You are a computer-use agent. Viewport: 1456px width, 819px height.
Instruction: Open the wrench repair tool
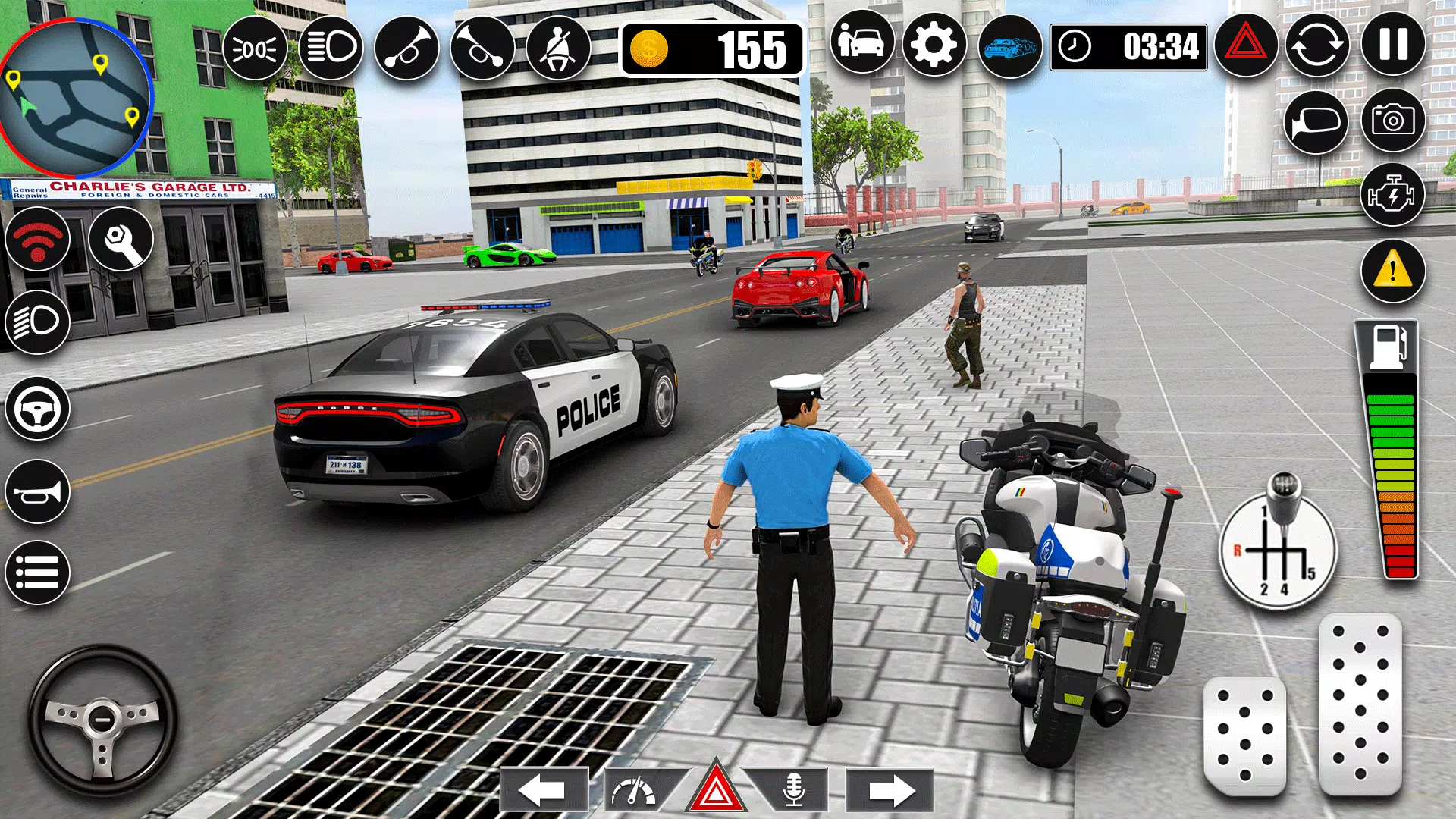pyautogui.click(x=123, y=239)
